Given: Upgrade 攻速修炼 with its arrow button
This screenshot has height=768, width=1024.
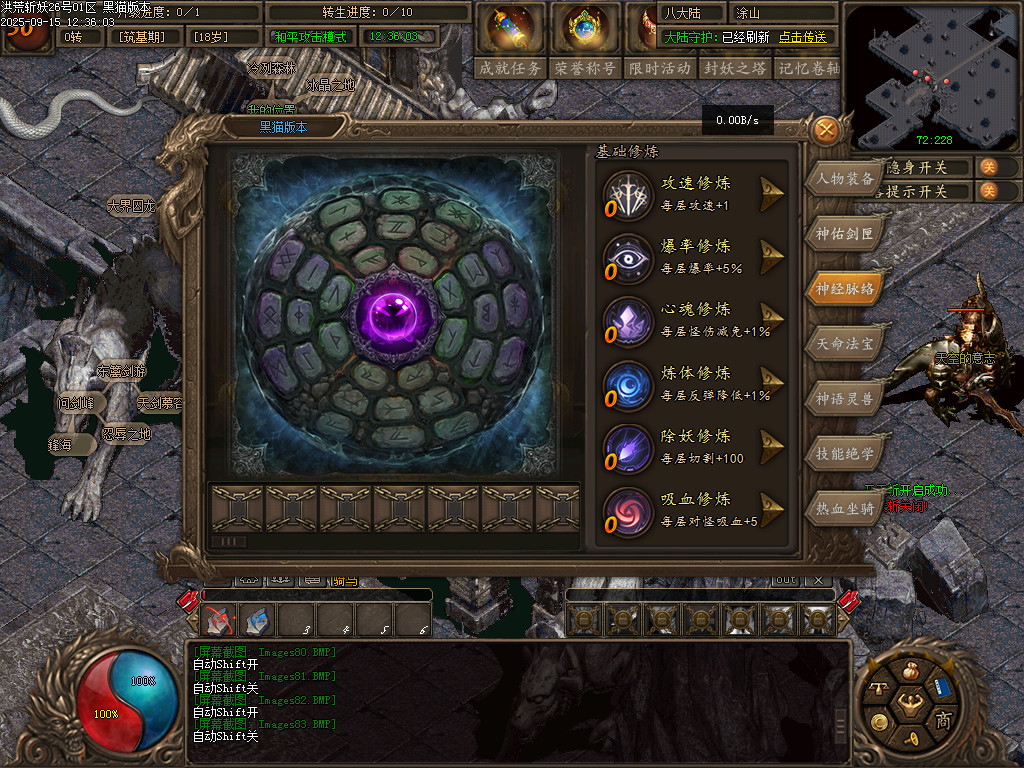Looking at the screenshot, I should pos(771,194).
